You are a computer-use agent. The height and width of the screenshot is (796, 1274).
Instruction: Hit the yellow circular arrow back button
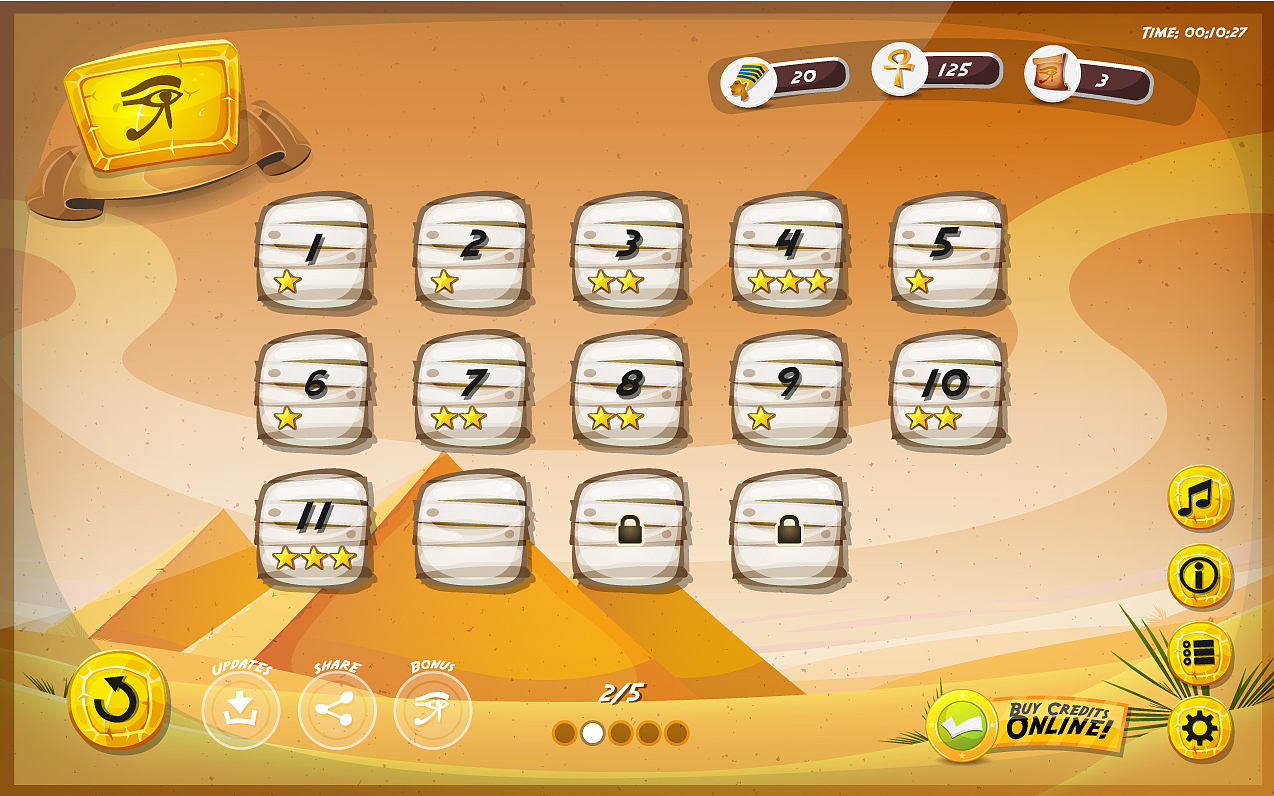click(118, 701)
